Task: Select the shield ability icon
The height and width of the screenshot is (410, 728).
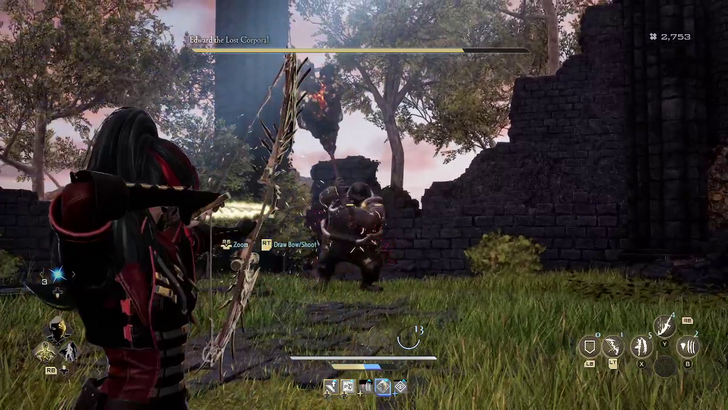Action: coord(590,347)
